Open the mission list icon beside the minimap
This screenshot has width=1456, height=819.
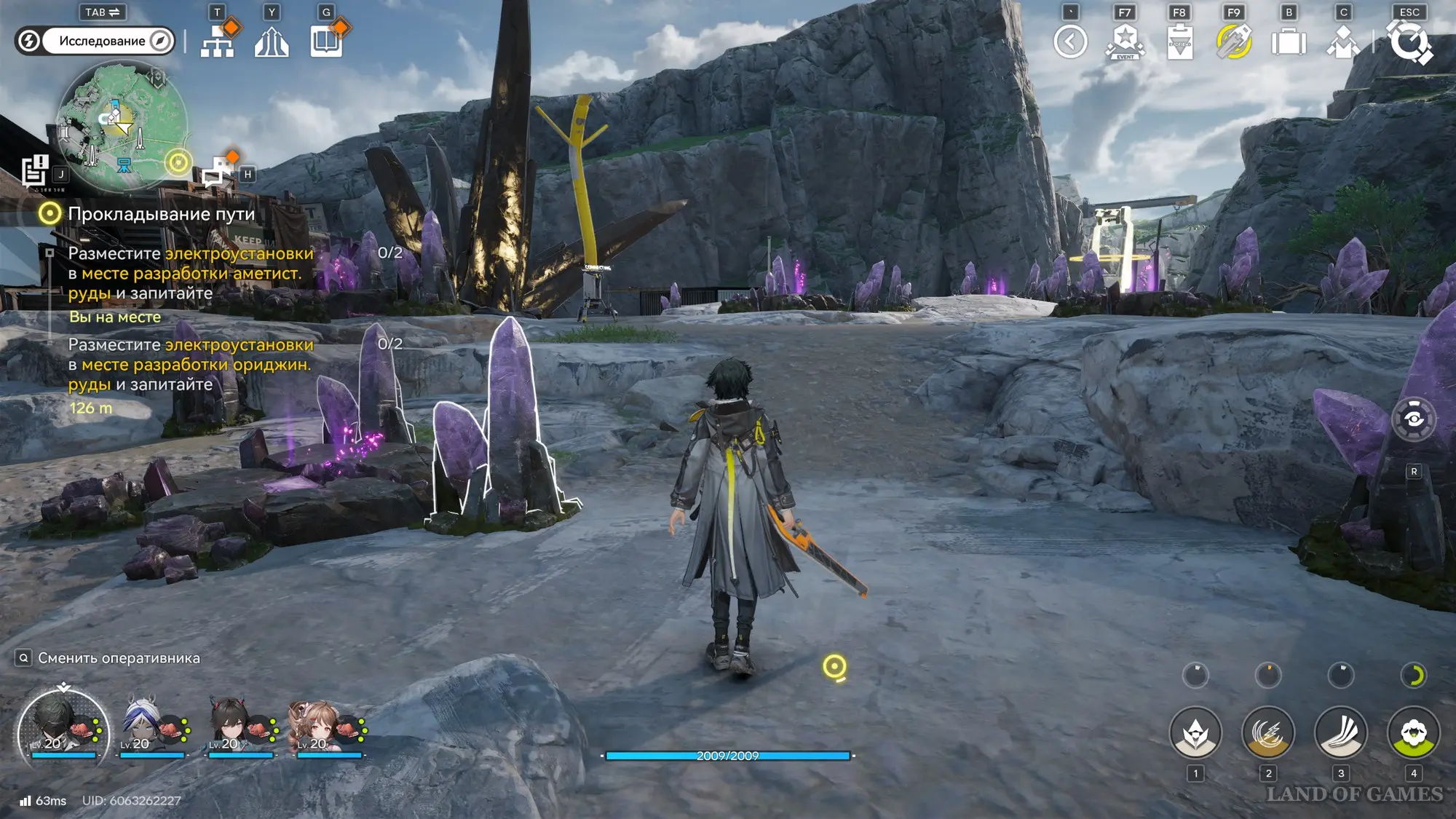(34, 172)
